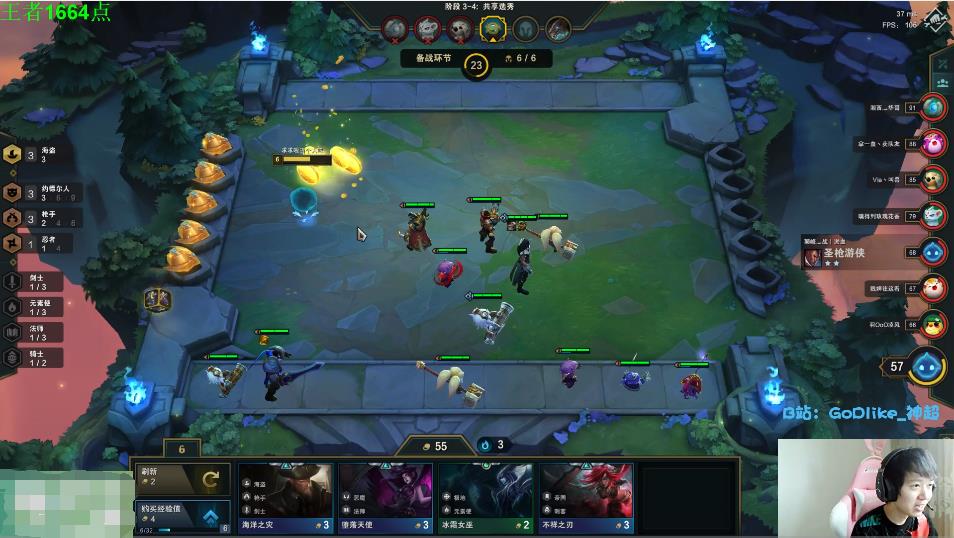This screenshot has width=954, height=538.
Task: Open the 法师 trait entry
Action: (x=30, y=332)
